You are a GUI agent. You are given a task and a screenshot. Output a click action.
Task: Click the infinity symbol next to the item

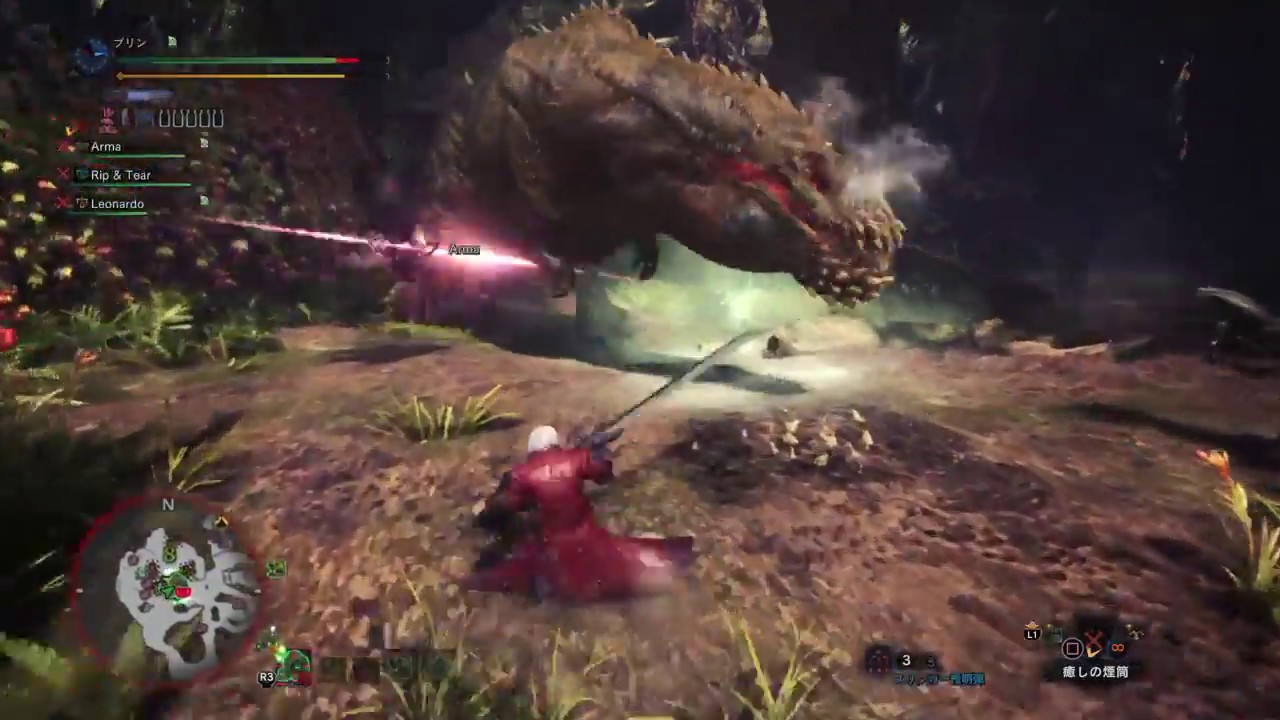pos(1118,648)
